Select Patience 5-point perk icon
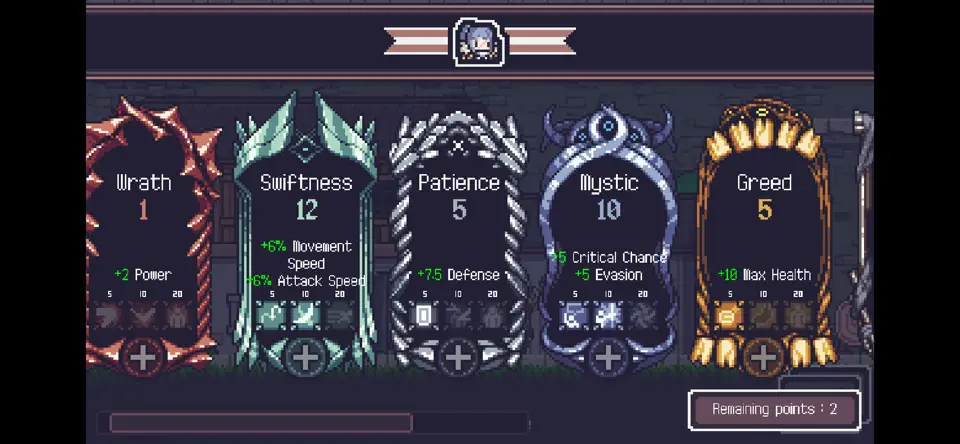960x444 pixels. [x=425, y=316]
